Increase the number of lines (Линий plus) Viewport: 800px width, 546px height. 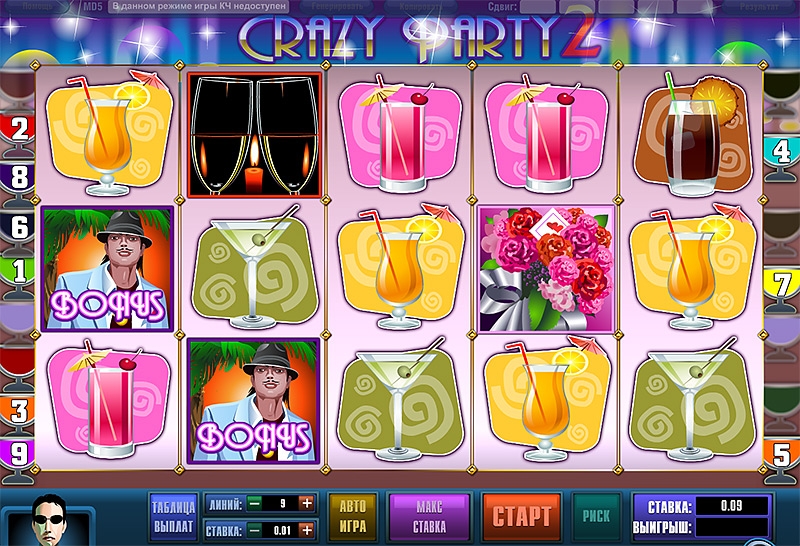click(x=306, y=503)
